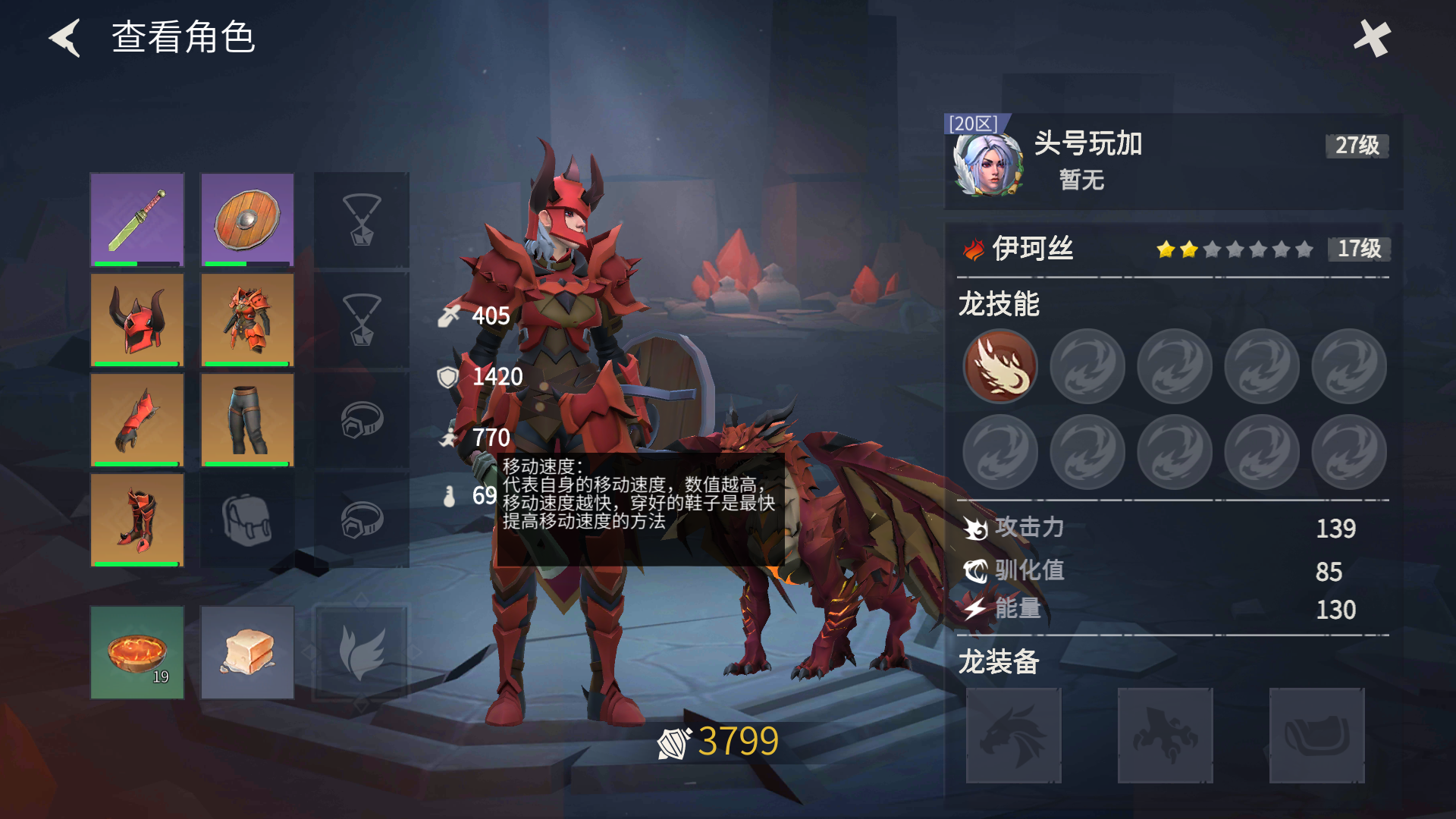Click the equipped gauntlets slot
Image resolution: width=1456 pixels, height=819 pixels.
136,419
